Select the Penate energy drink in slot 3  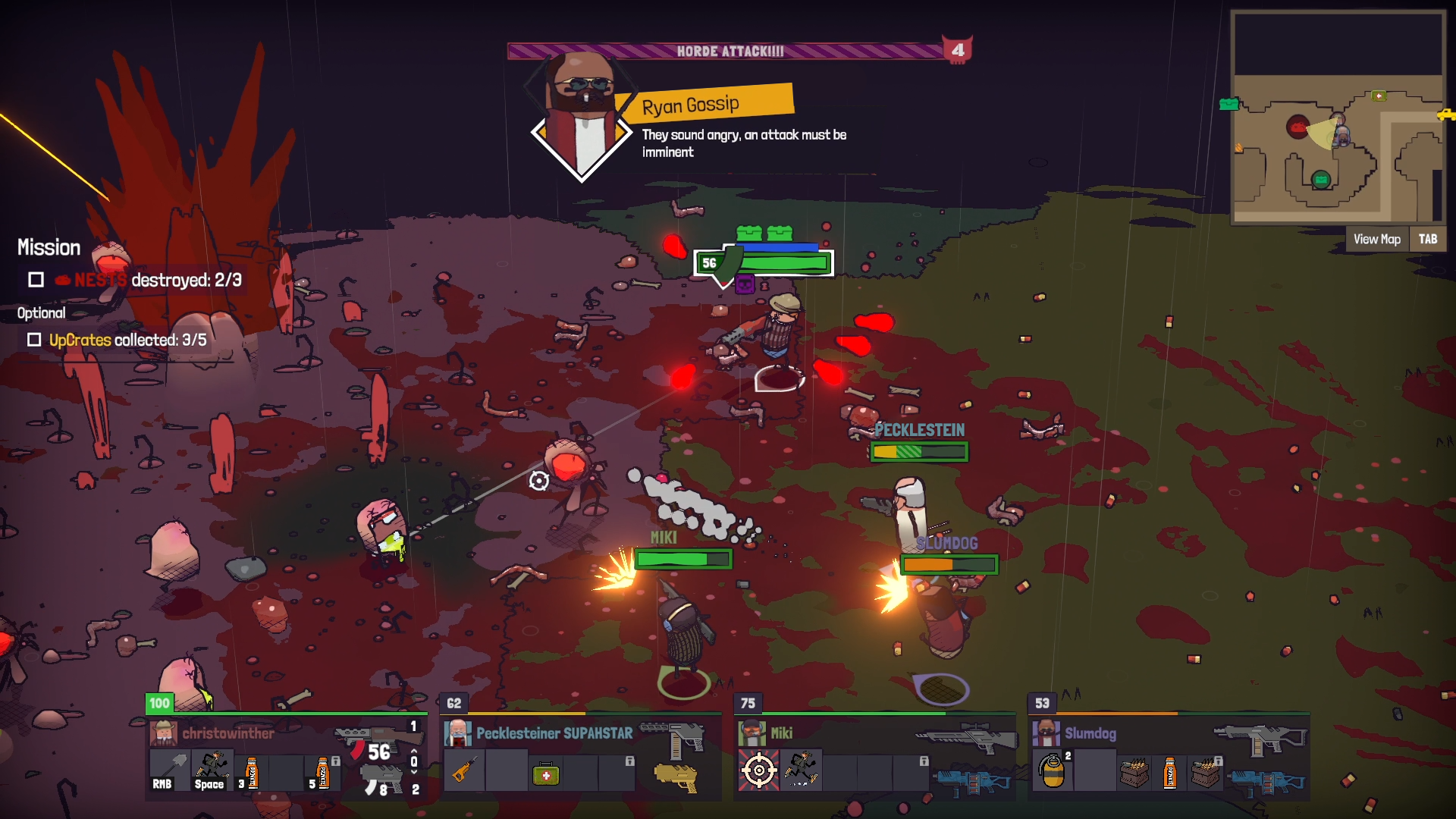252,773
